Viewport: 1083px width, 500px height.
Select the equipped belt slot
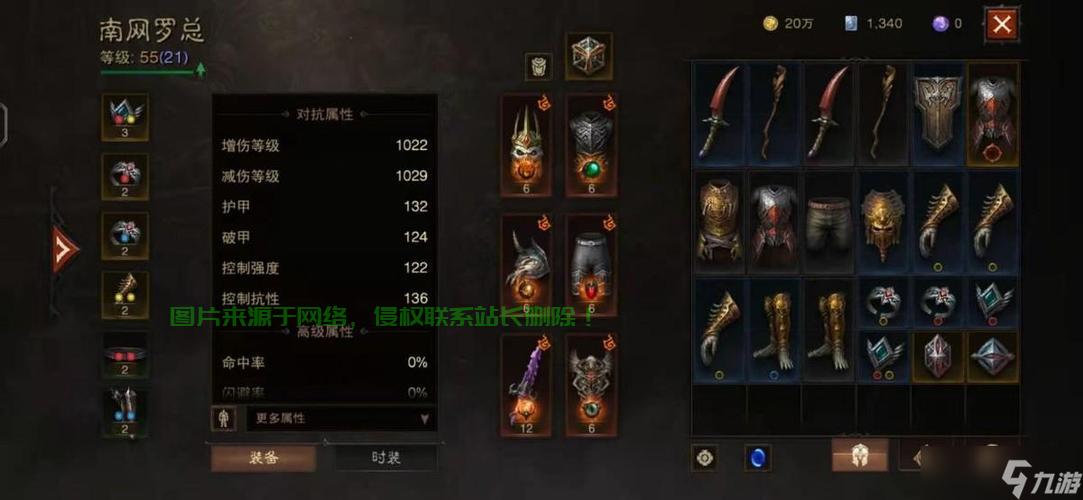point(125,355)
